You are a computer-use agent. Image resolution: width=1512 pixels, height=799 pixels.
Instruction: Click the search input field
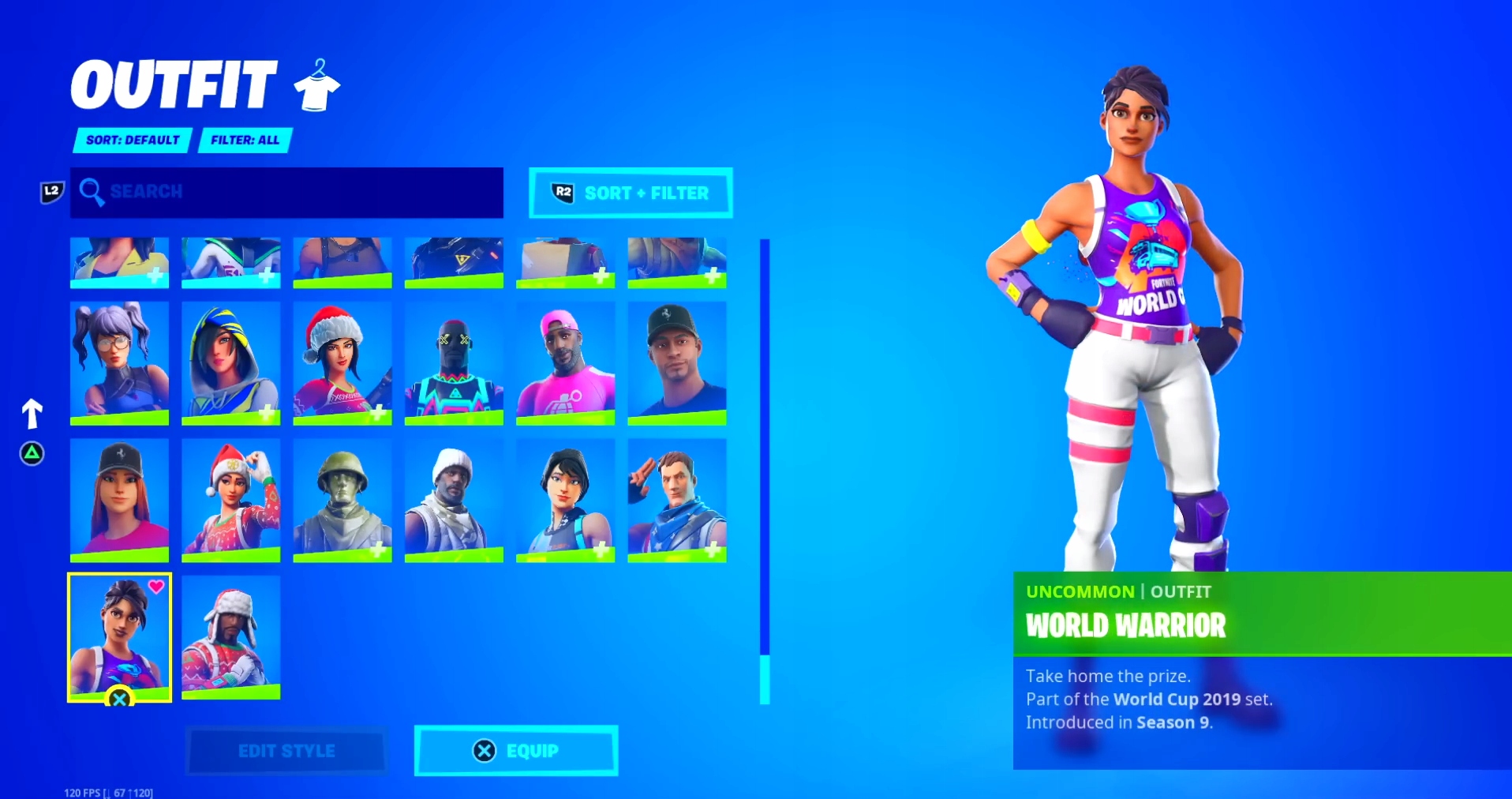point(284,192)
